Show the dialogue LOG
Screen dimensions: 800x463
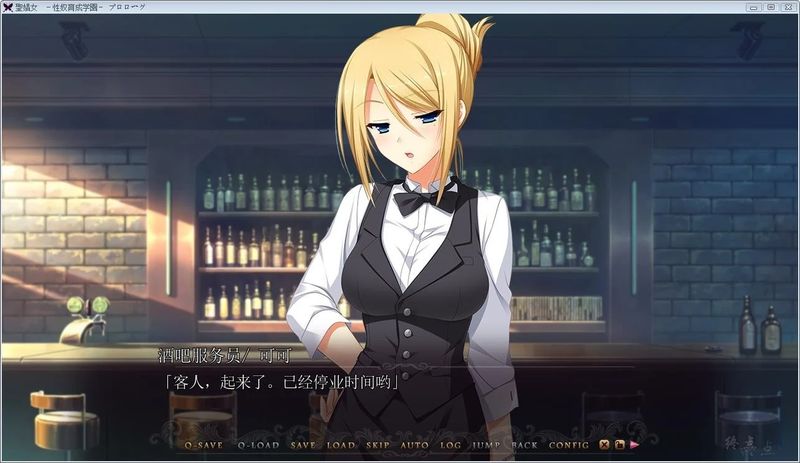(451, 444)
